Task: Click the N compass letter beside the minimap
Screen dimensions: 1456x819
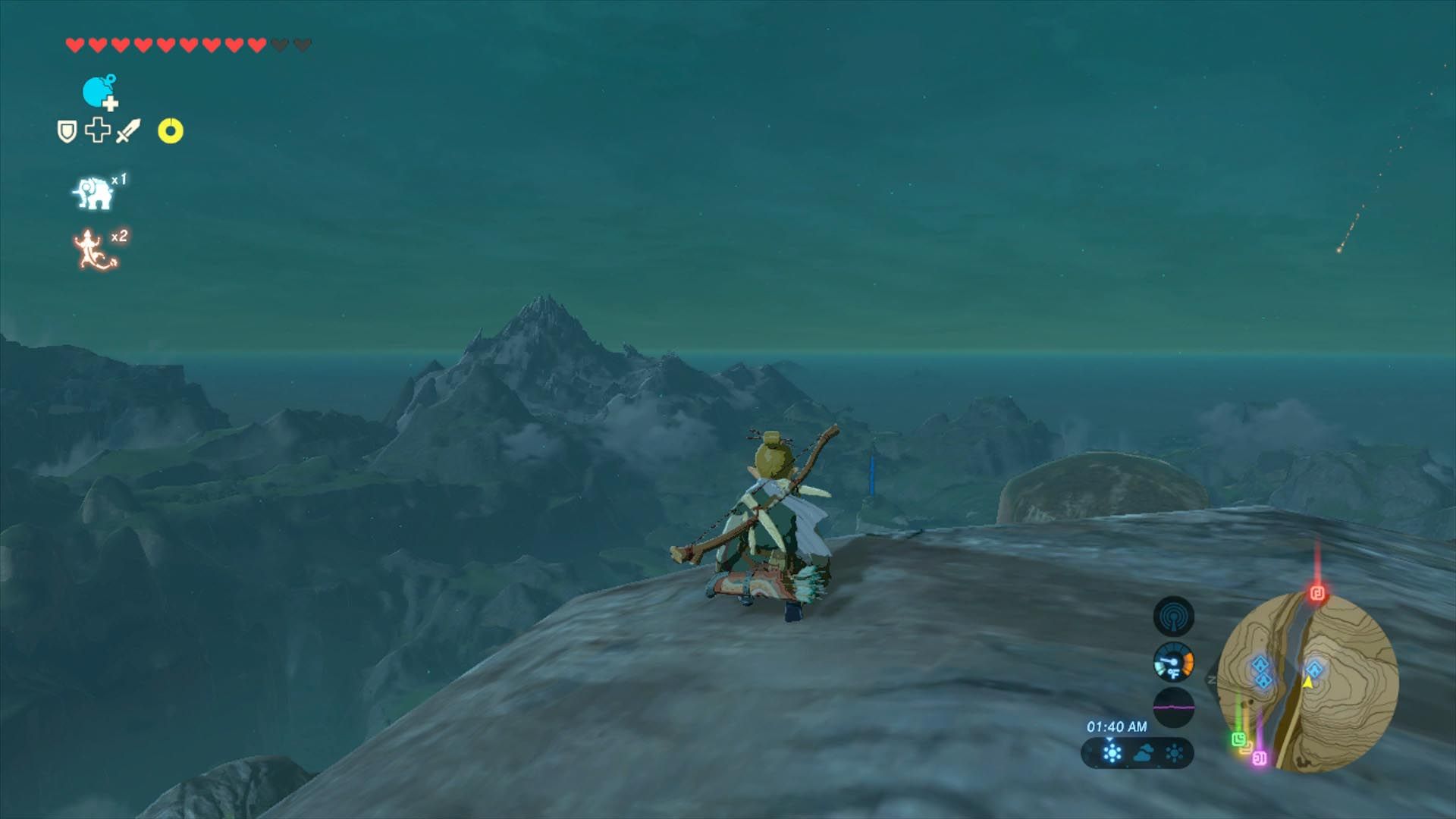Action: click(1210, 679)
